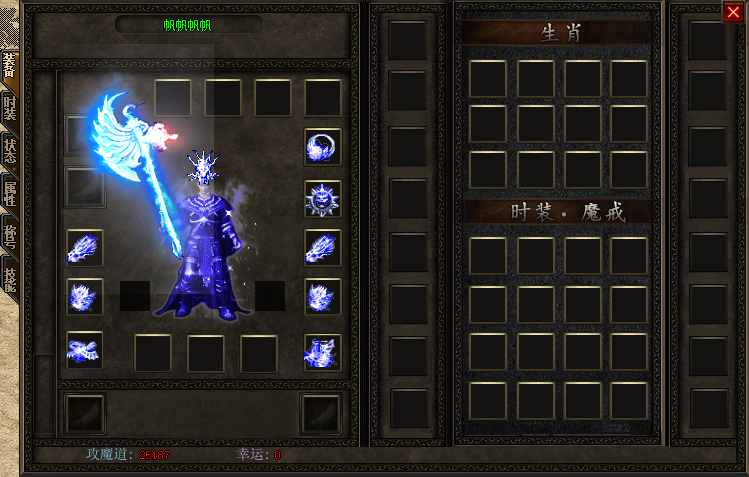749x477 pixels.
Task: View the 技能 skills tab
Action: [x=9, y=277]
